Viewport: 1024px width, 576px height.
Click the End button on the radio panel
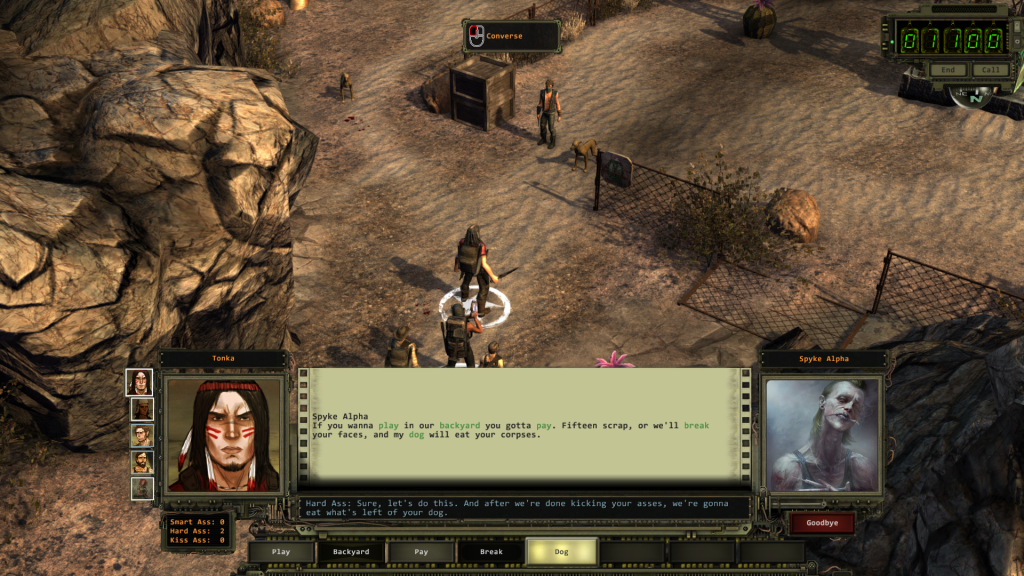[948, 70]
